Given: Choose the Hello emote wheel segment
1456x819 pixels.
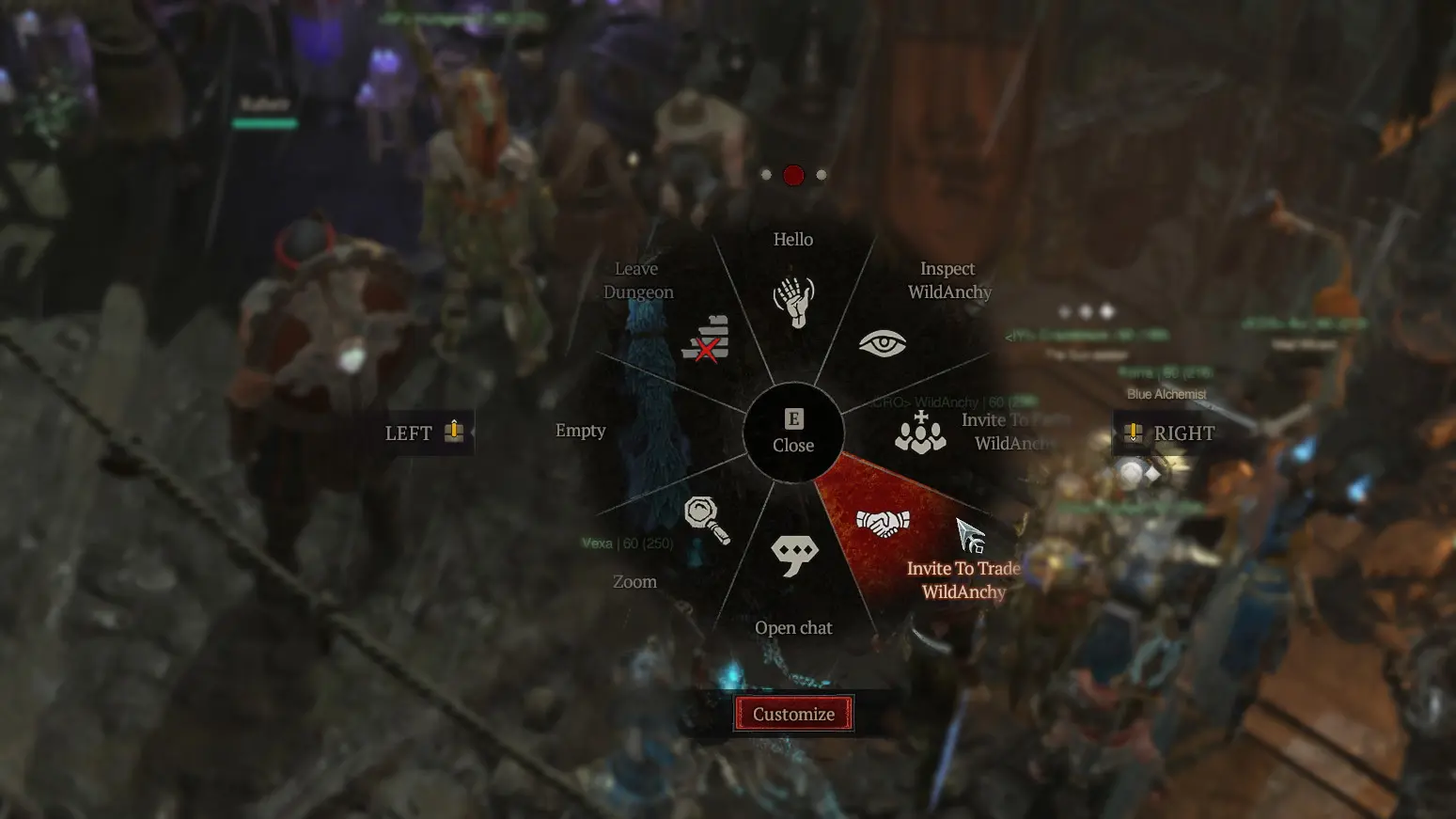Looking at the screenshot, I should pos(793,300).
